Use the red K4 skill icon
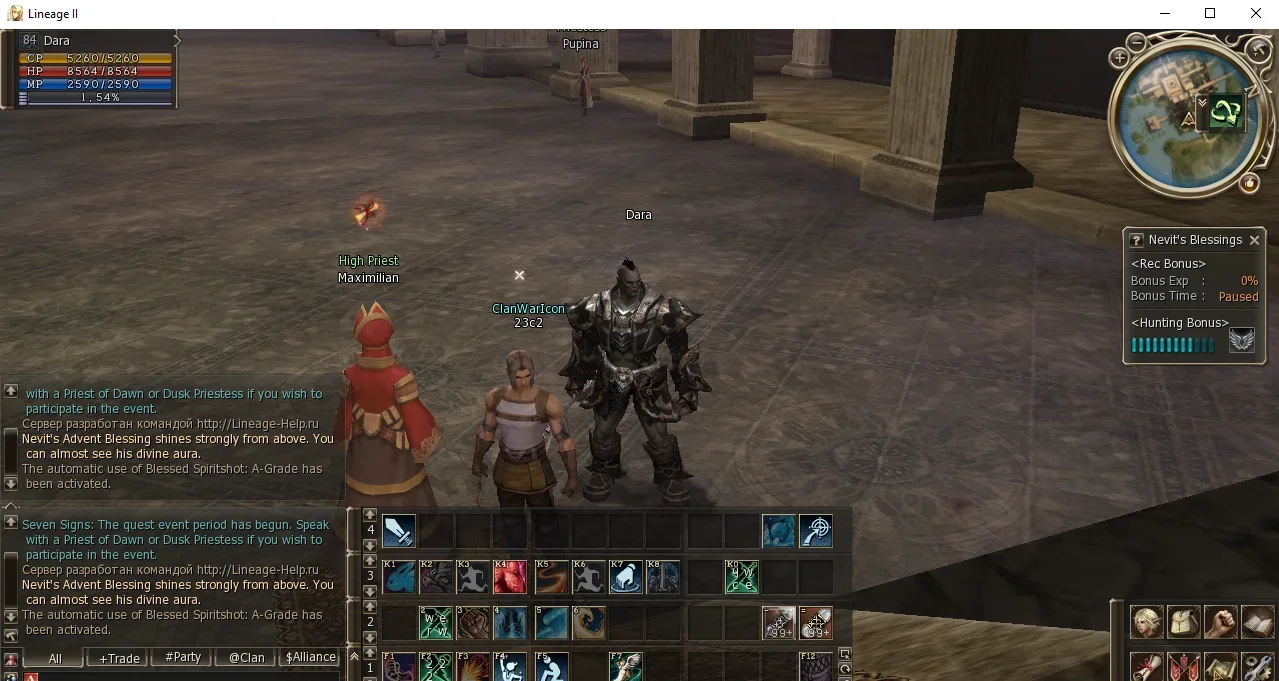 pos(510,577)
